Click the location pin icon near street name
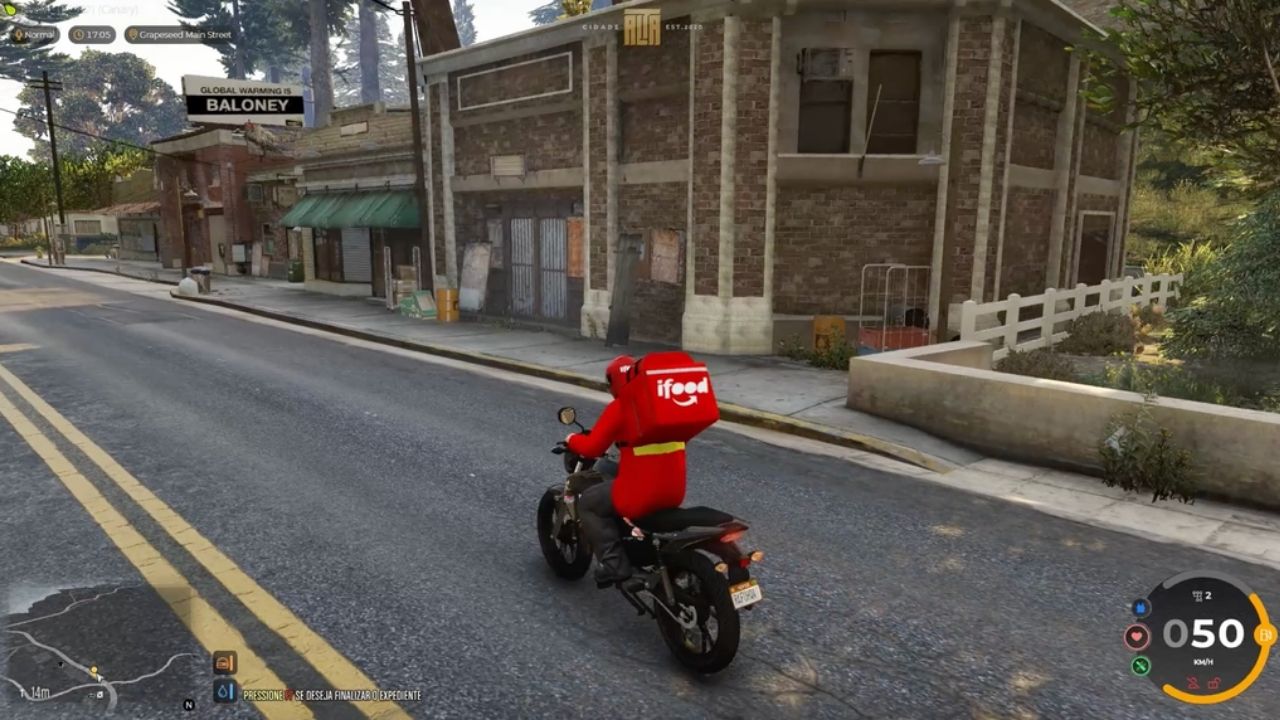The image size is (1280, 720). click(132, 34)
